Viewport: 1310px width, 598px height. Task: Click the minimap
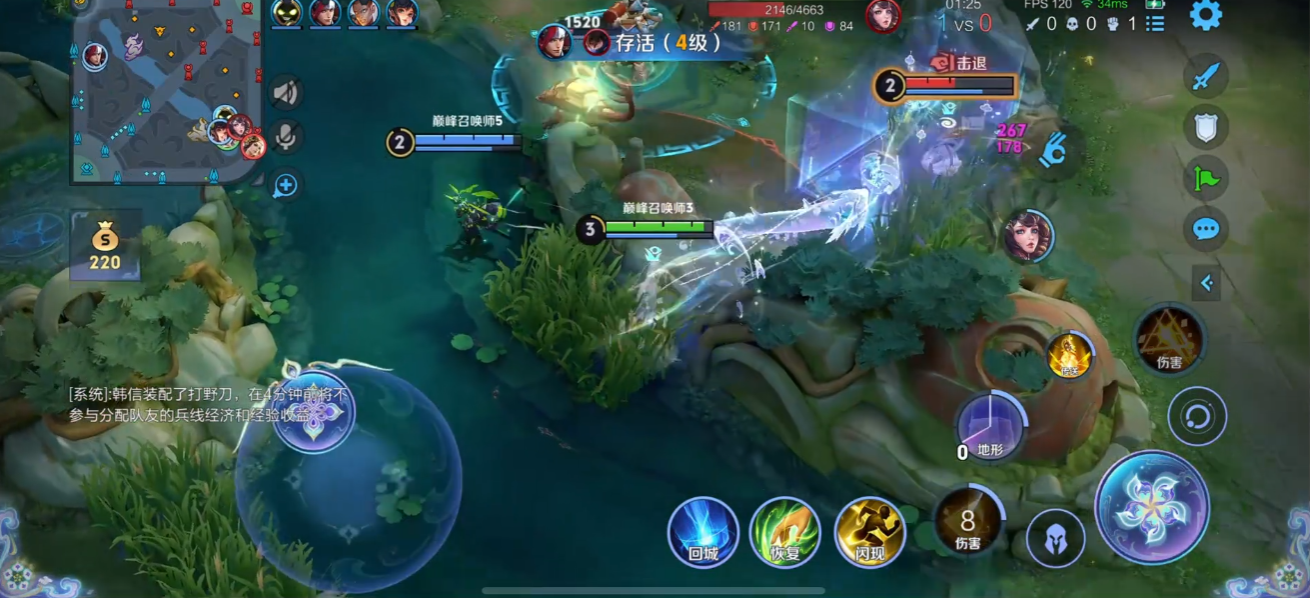[x=167, y=91]
